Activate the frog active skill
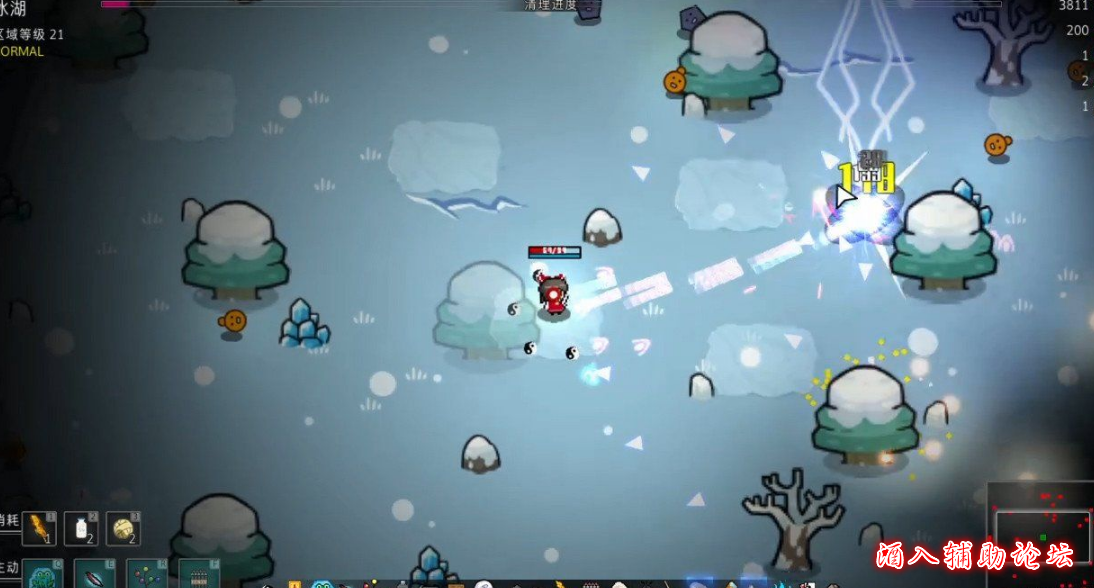Viewport: 1094px width, 588px height. [x=43, y=575]
